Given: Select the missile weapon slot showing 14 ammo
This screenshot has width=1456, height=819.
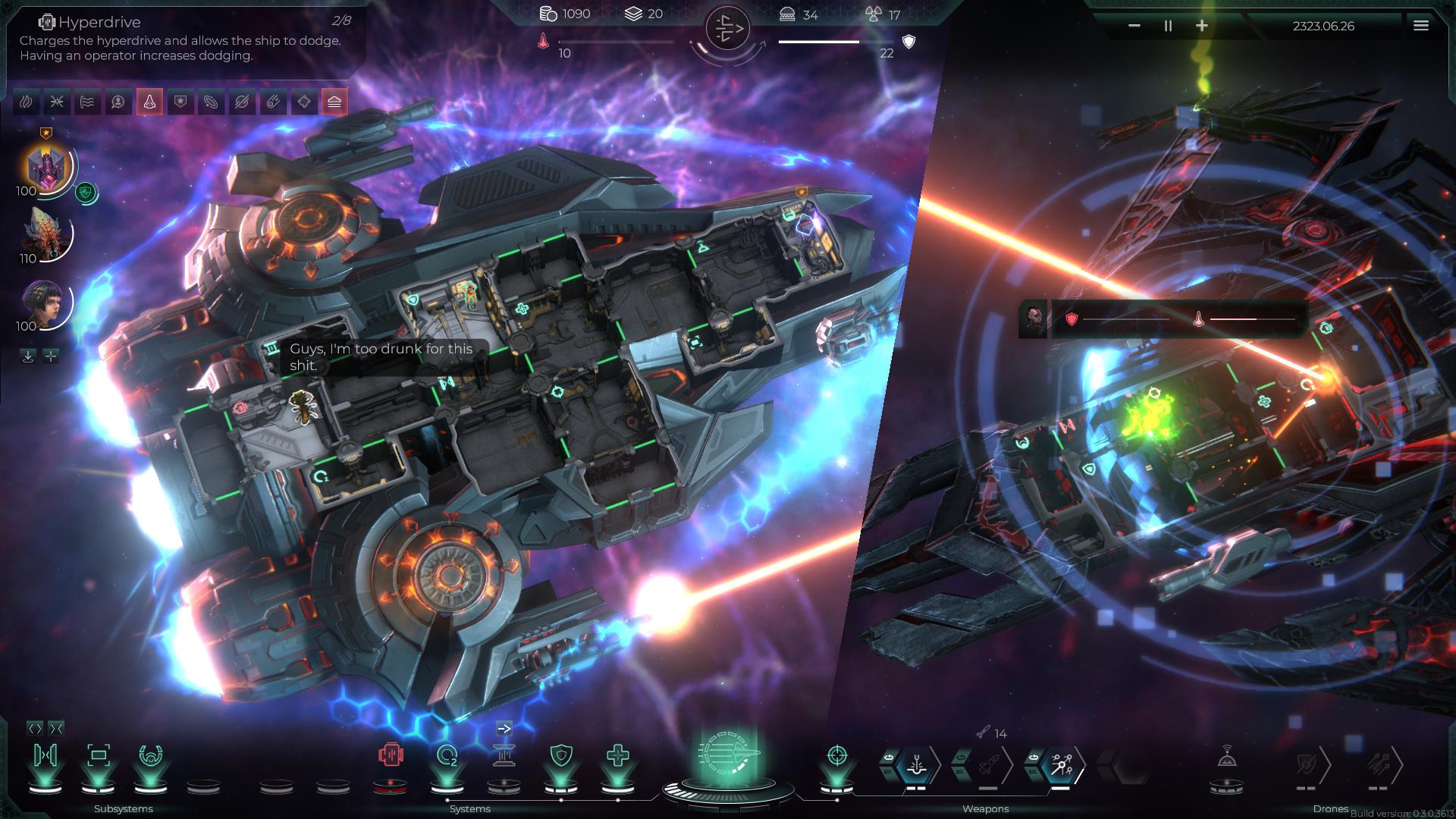Looking at the screenshot, I should pyautogui.click(x=989, y=764).
